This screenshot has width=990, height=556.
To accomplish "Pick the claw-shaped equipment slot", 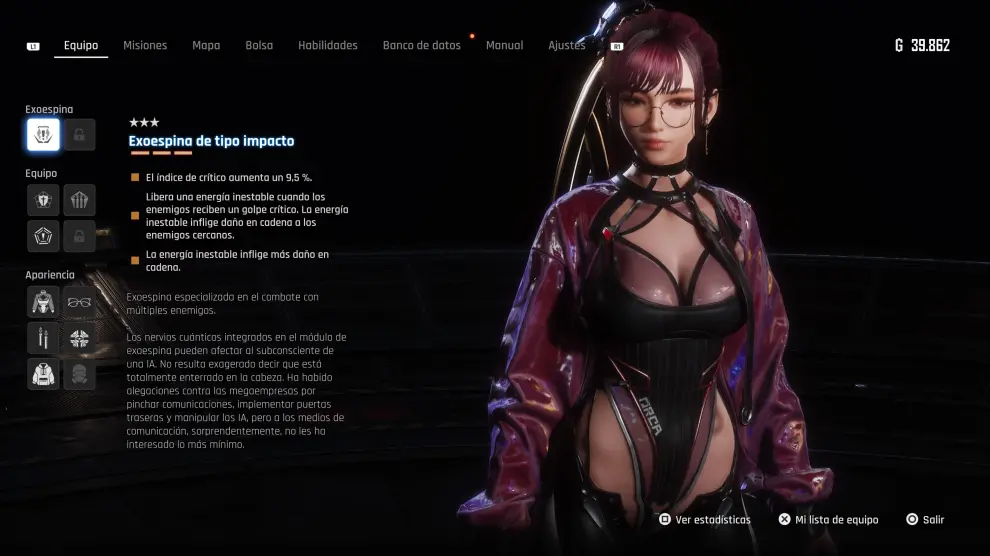I will [79, 200].
